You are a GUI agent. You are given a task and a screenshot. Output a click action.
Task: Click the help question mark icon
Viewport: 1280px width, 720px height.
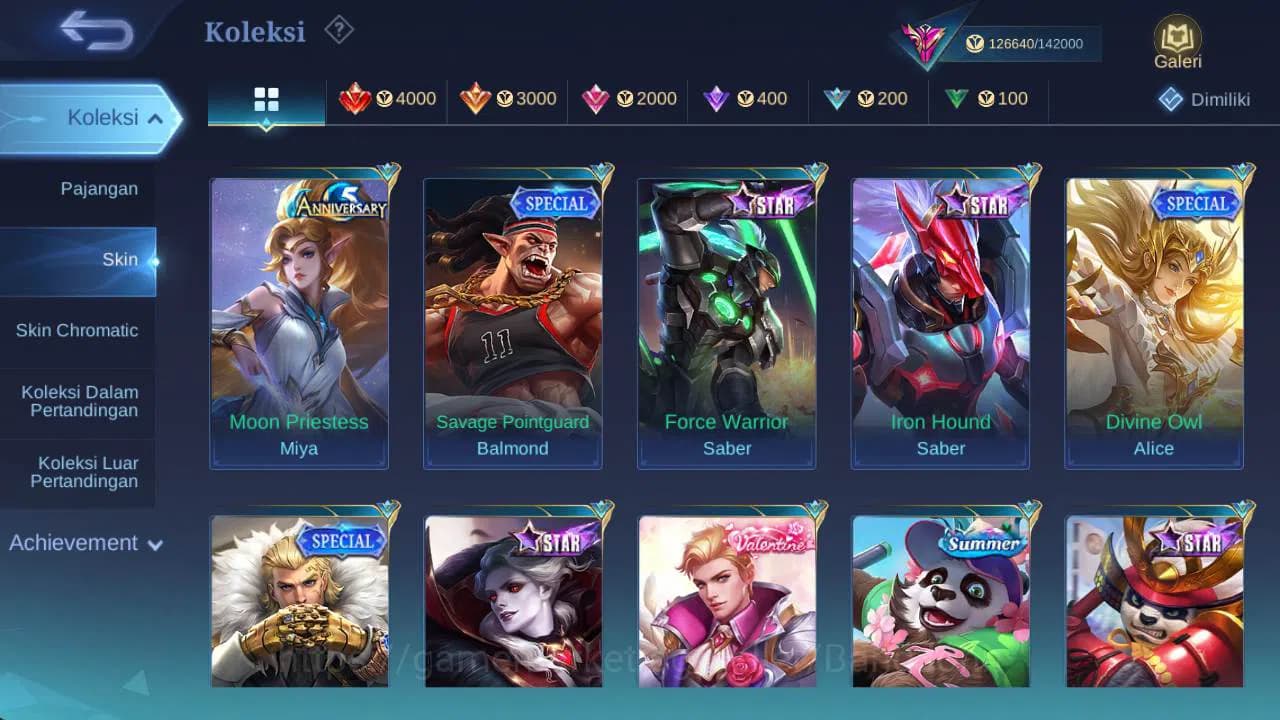tap(338, 30)
